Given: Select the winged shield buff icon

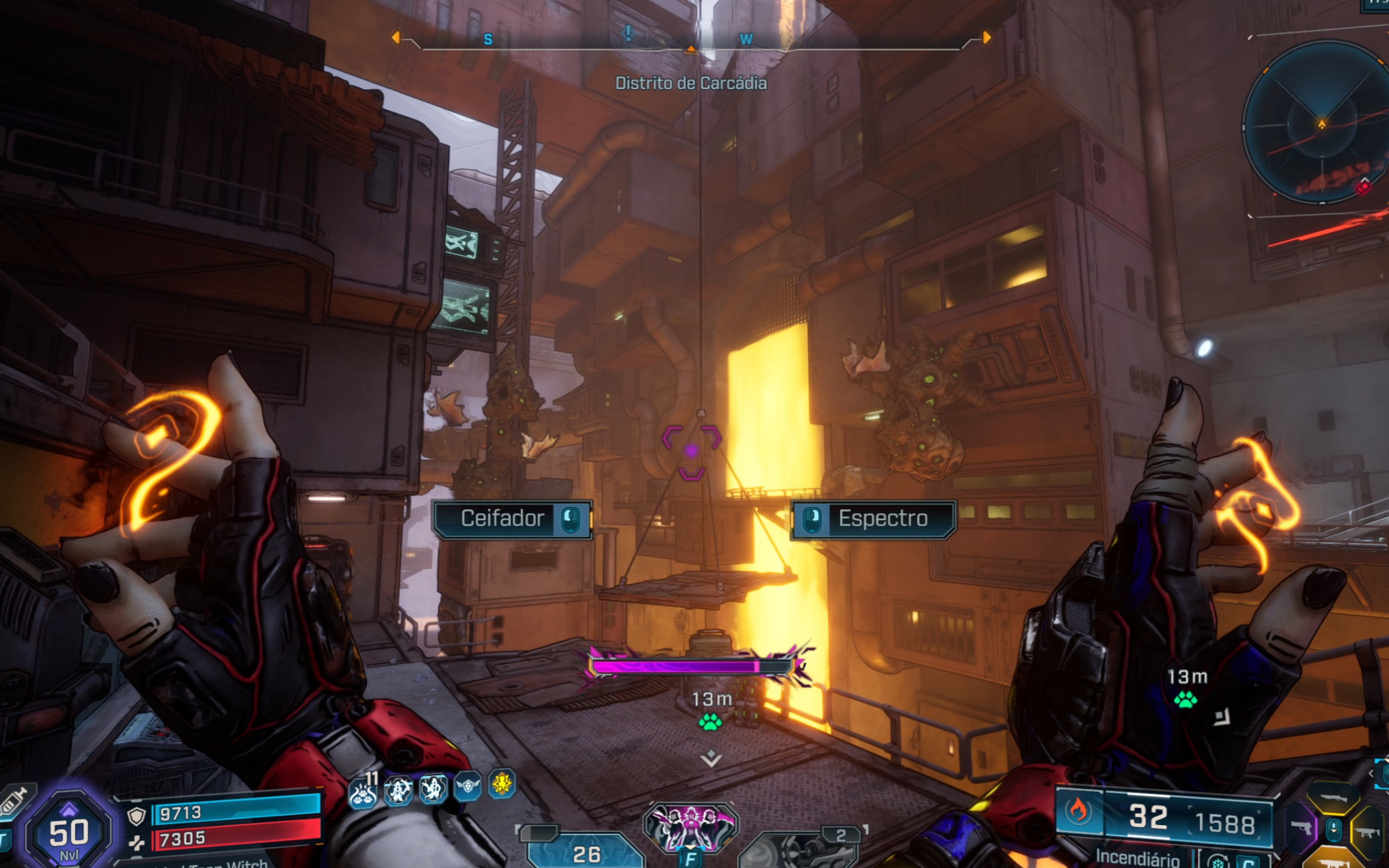Looking at the screenshot, I should tap(467, 785).
